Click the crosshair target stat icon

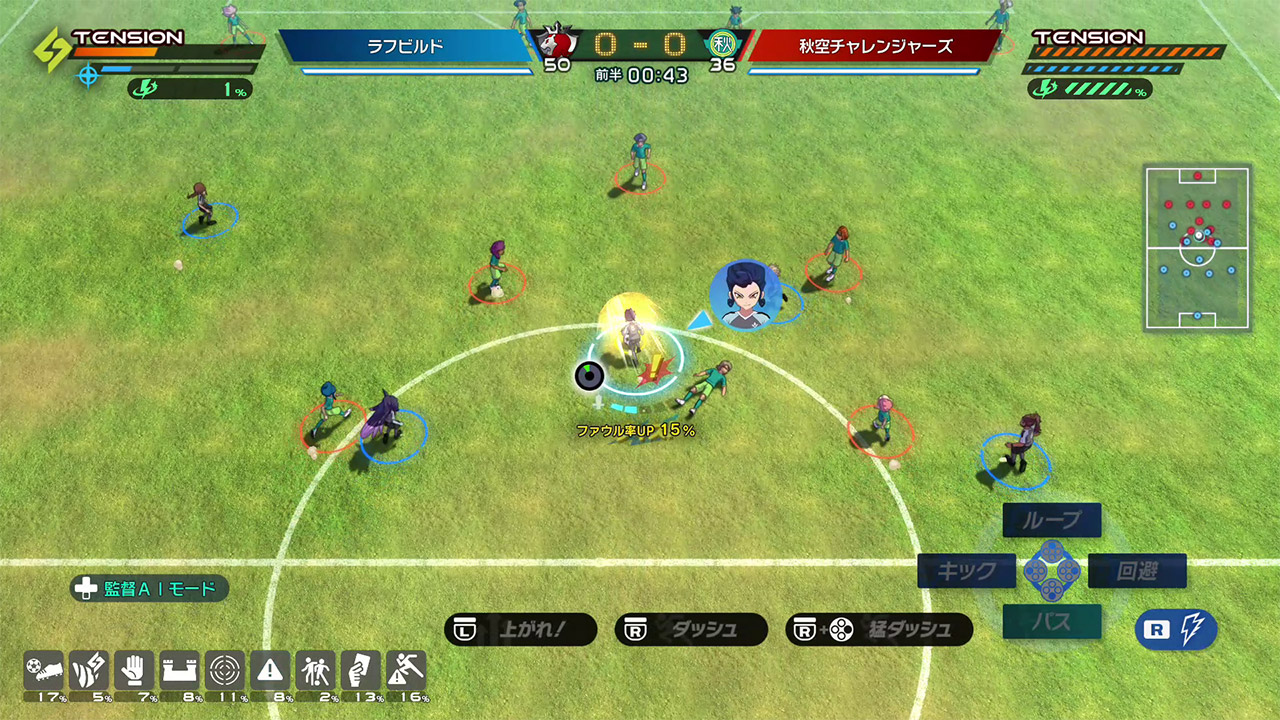click(x=225, y=671)
